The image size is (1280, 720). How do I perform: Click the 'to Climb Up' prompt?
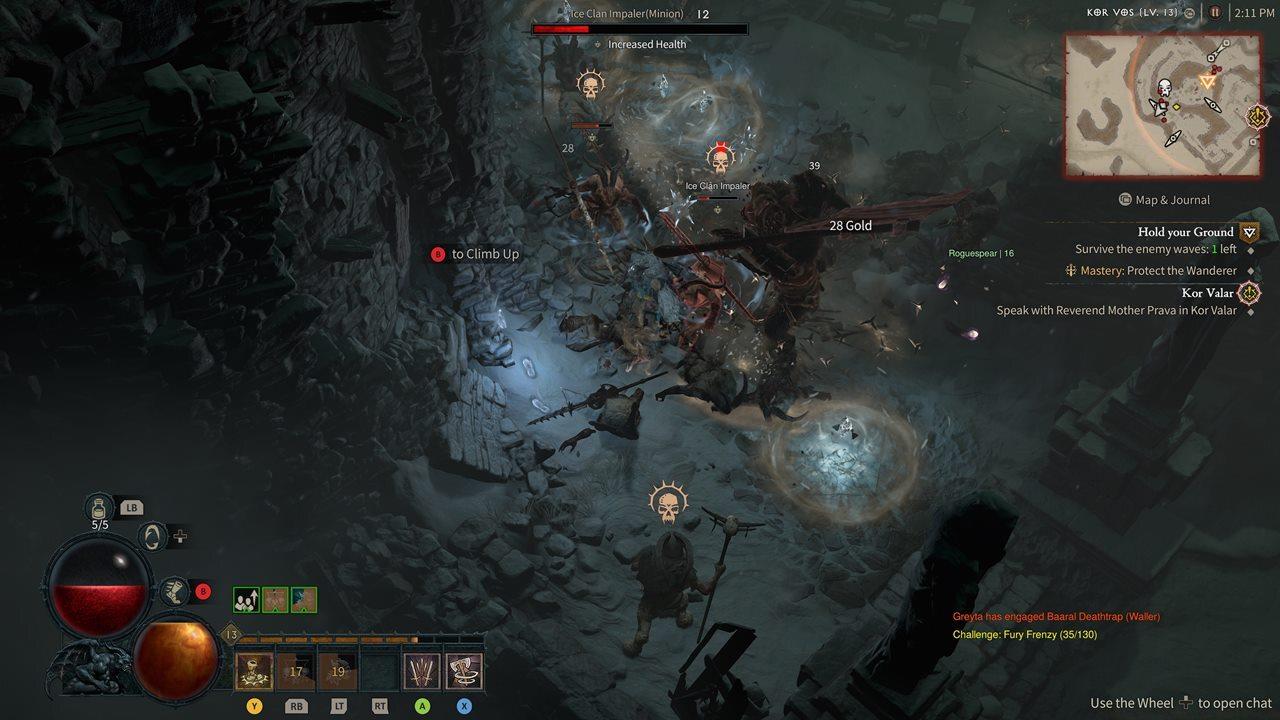[x=476, y=254]
